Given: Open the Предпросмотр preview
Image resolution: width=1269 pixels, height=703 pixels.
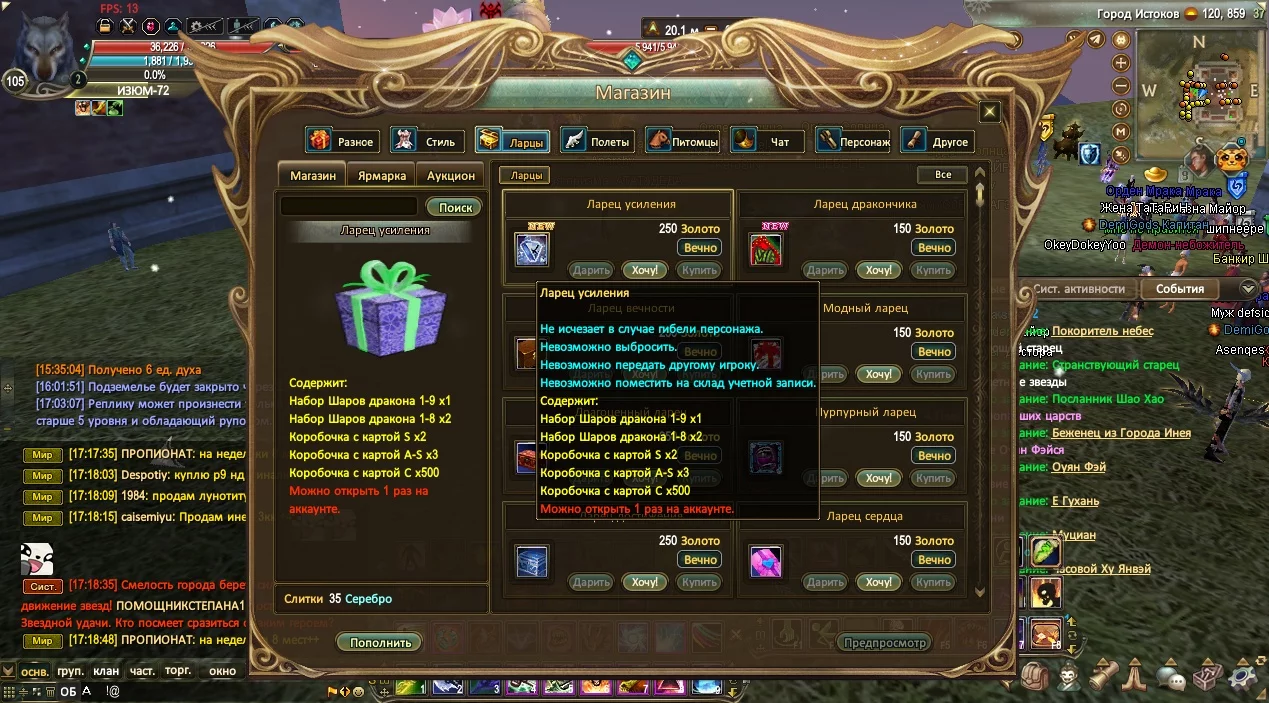Looking at the screenshot, I should click(884, 642).
